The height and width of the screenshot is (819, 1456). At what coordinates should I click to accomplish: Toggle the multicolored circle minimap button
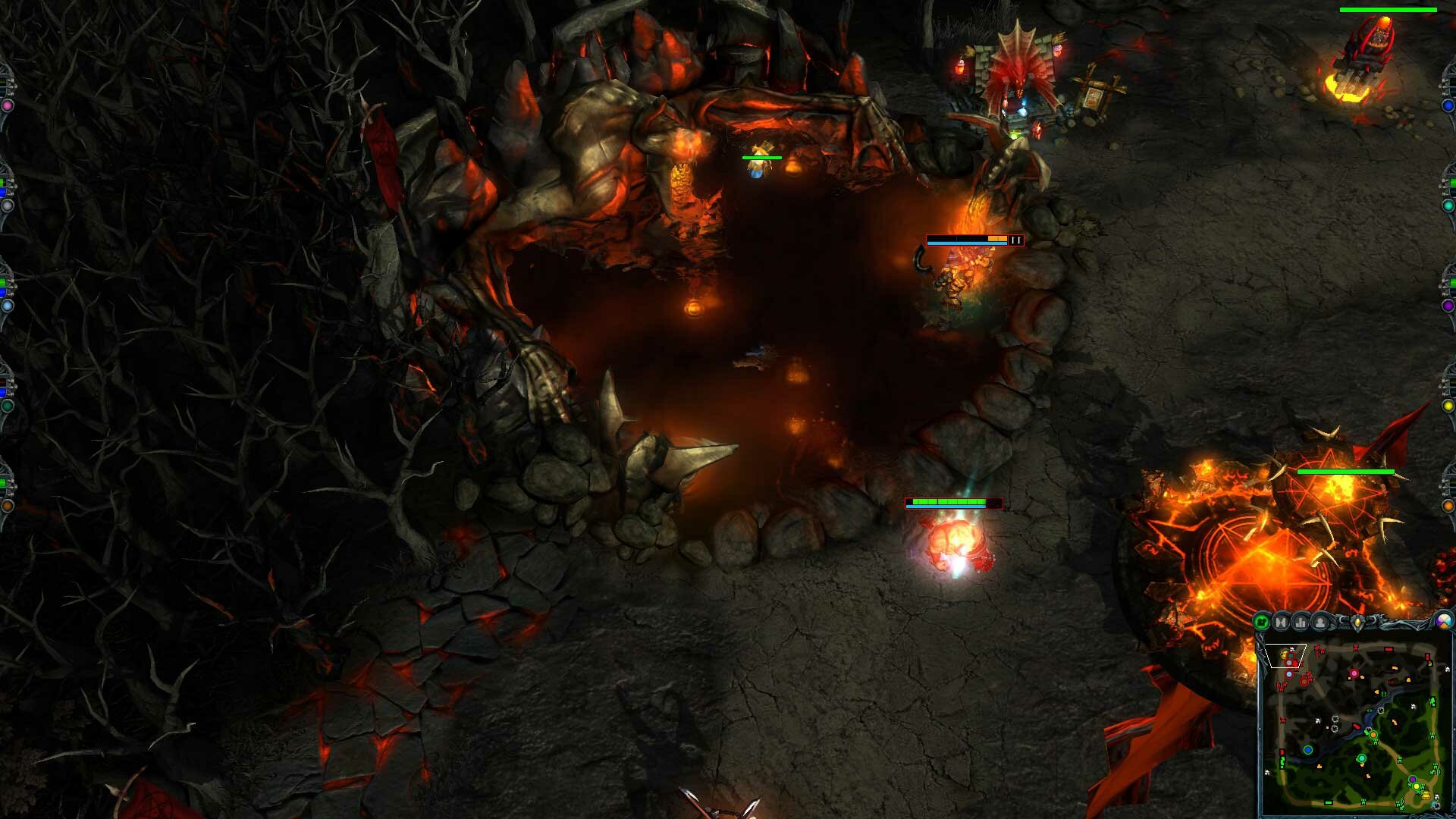[x=1445, y=622]
